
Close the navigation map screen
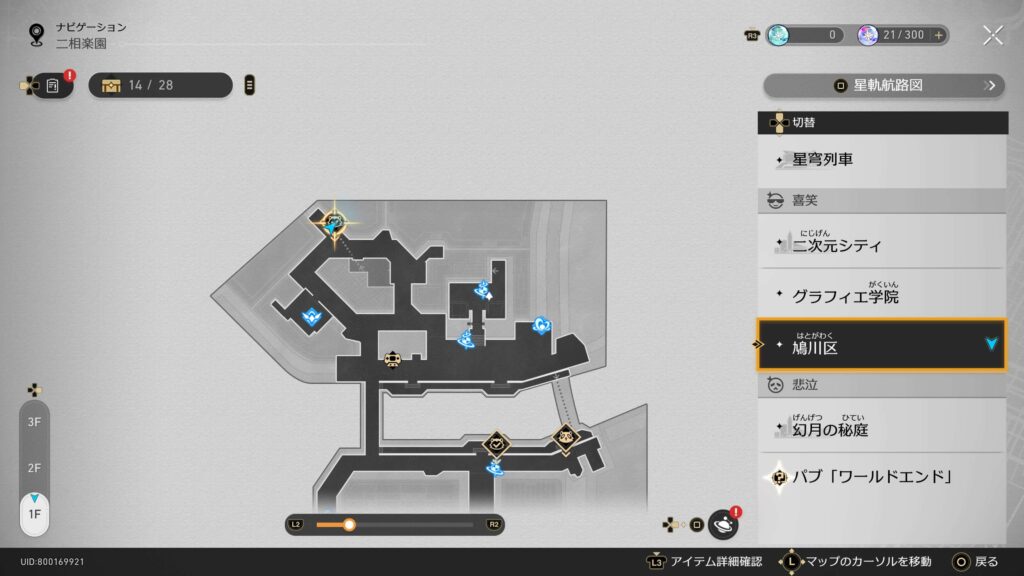tap(992, 35)
